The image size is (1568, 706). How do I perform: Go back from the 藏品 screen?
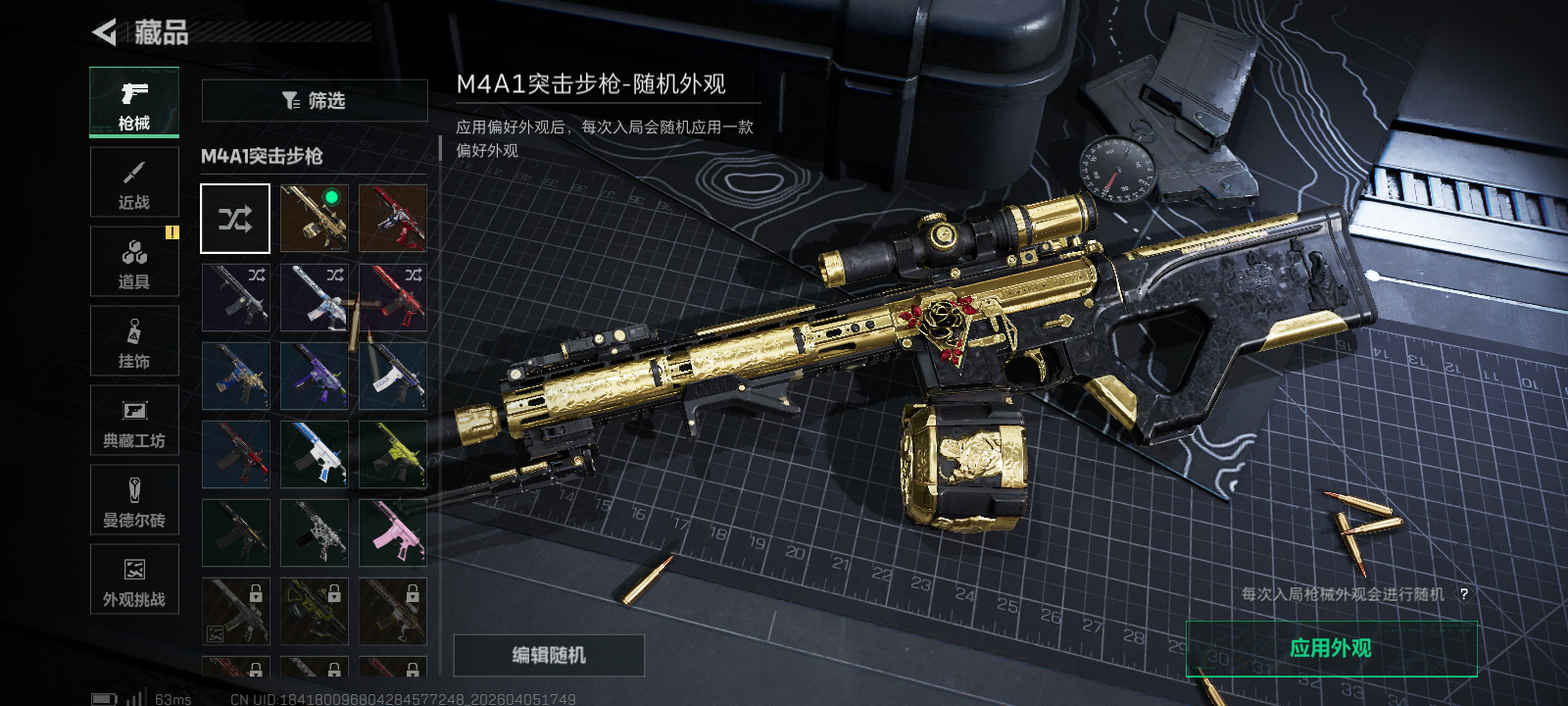click(x=105, y=32)
